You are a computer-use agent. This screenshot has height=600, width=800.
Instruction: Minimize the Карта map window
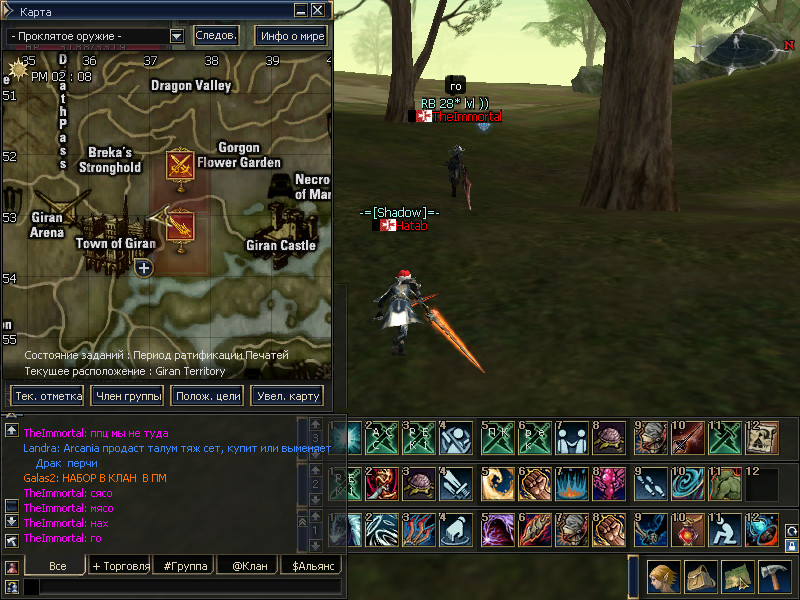pos(301,10)
